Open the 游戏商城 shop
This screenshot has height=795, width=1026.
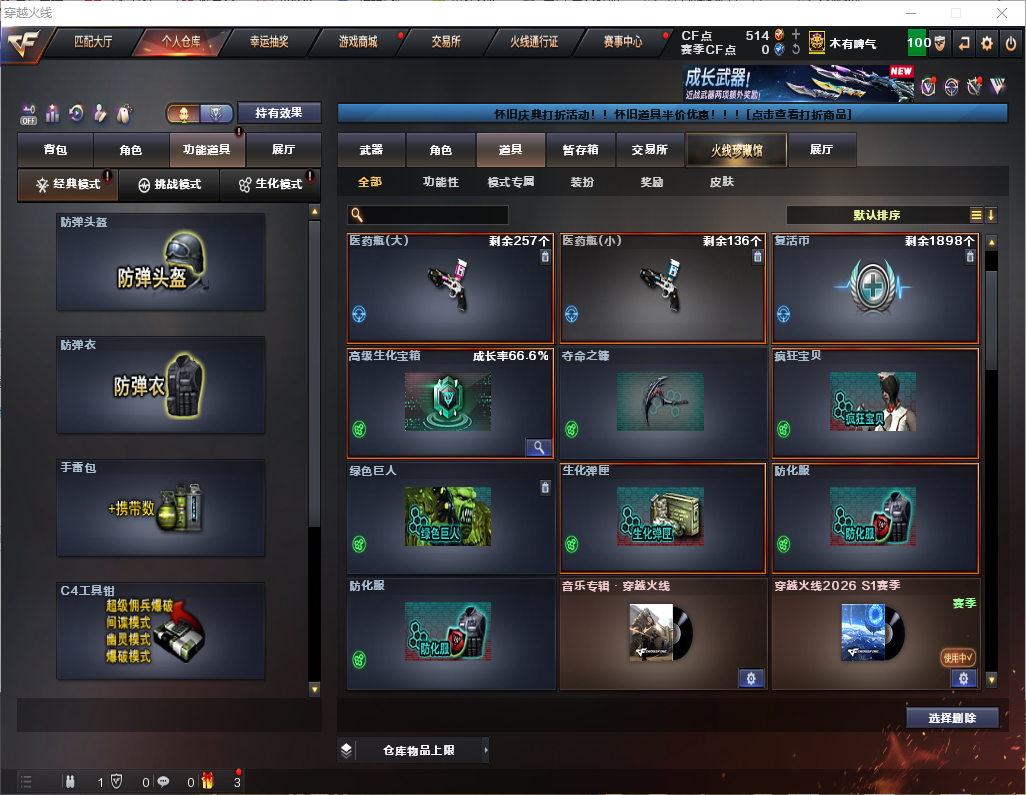(x=358, y=42)
